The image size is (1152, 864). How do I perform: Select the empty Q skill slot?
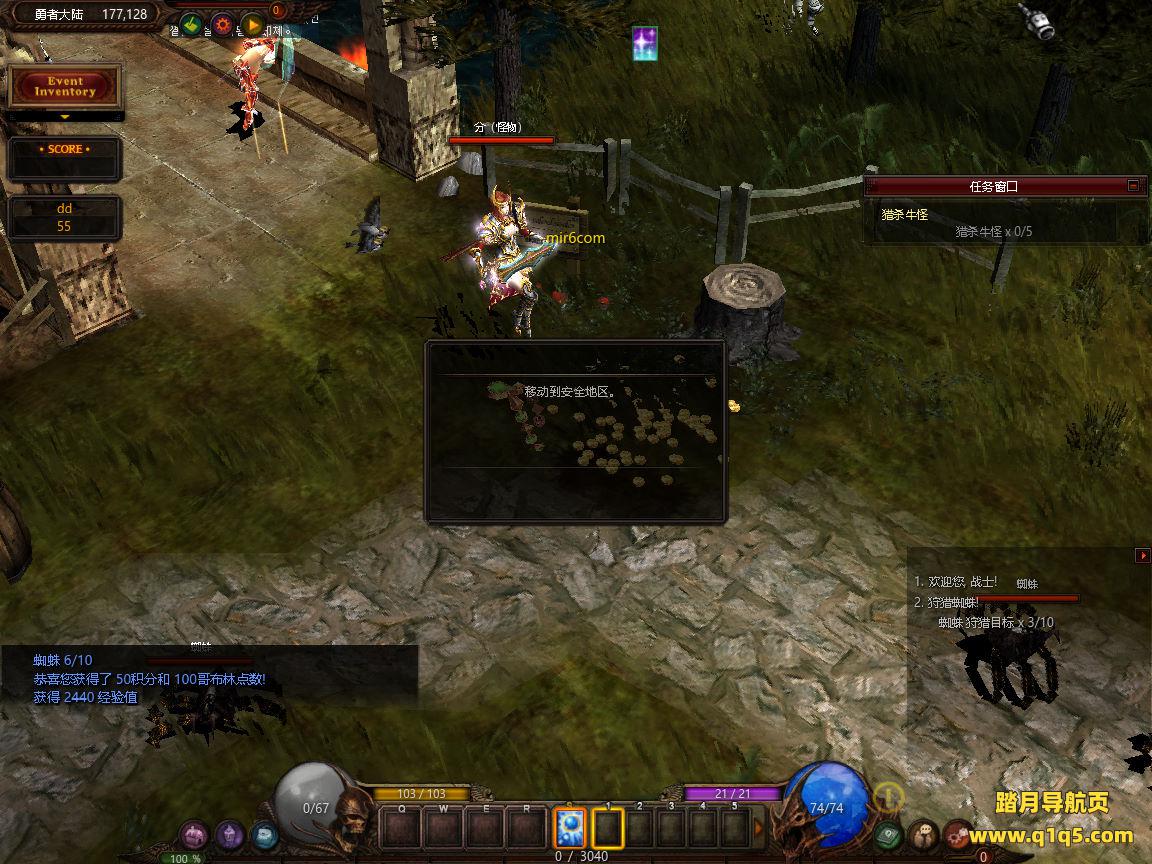(402, 829)
